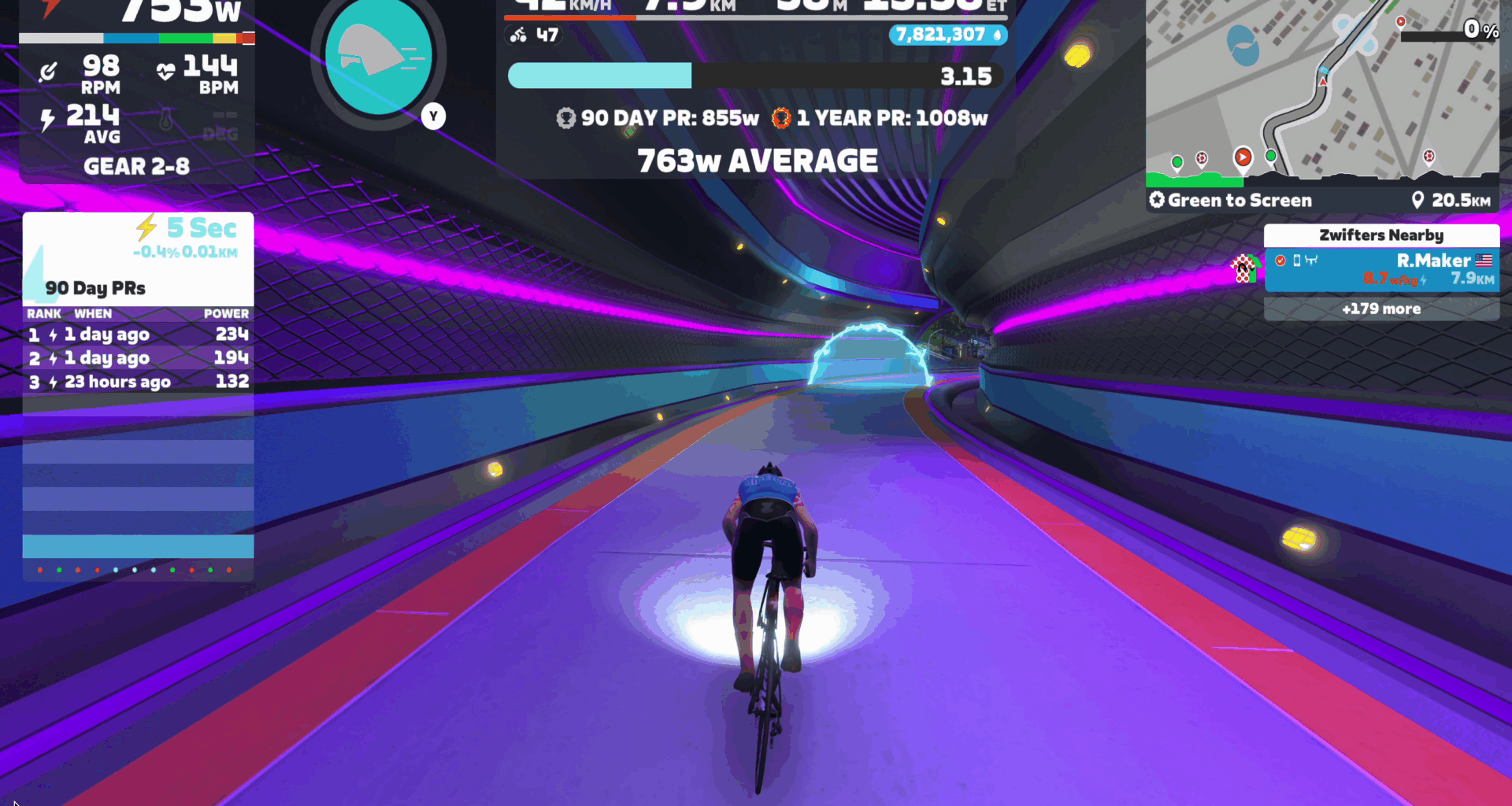The height and width of the screenshot is (806, 1512).
Task: Select the rank 1 PR with 234 power
Action: coord(138,335)
